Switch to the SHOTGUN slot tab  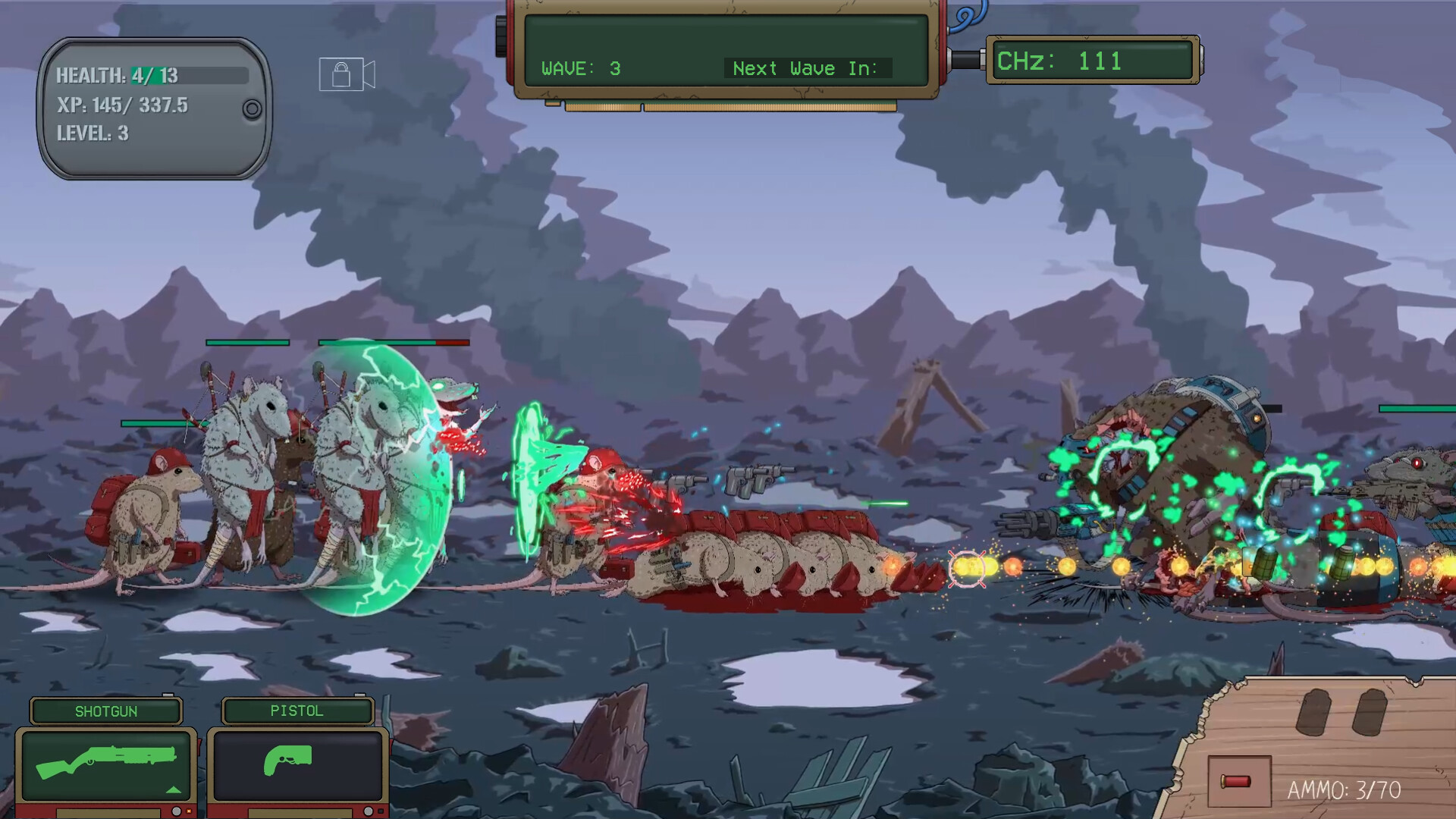tap(106, 711)
